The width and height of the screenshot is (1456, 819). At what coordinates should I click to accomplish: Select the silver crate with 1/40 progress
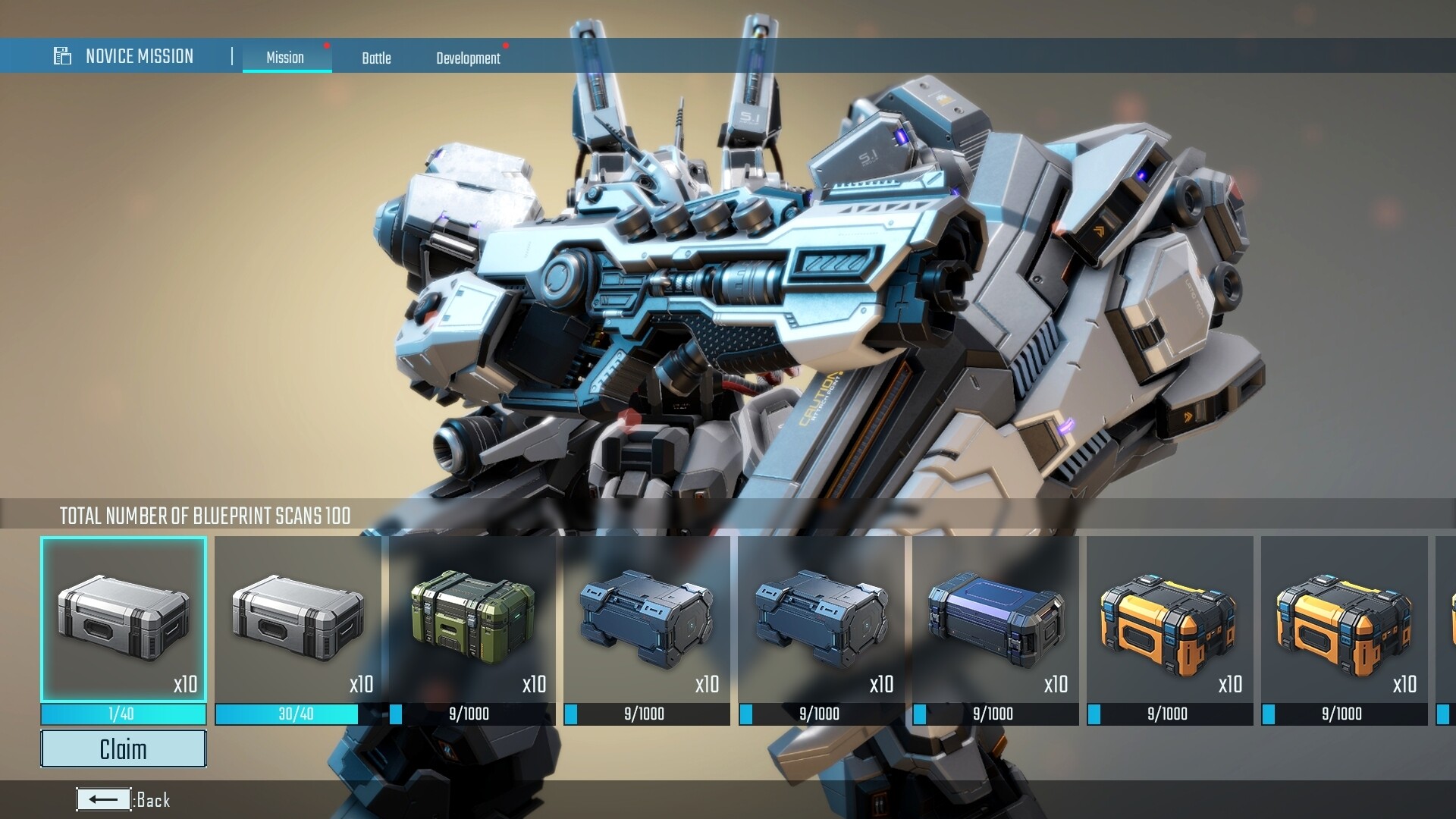pos(124,619)
